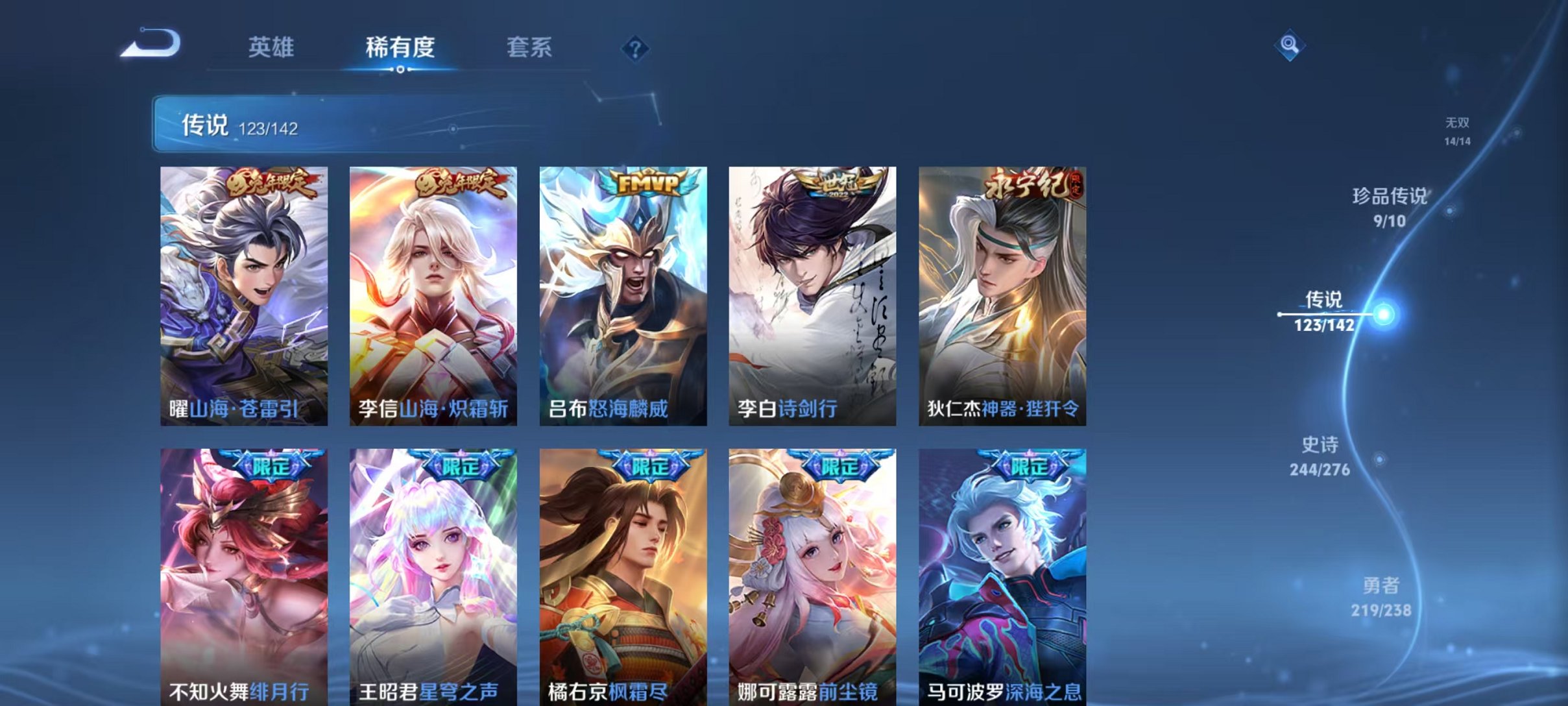Open the help question mark icon
Screen dimensions: 1568x706
(x=636, y=48)
